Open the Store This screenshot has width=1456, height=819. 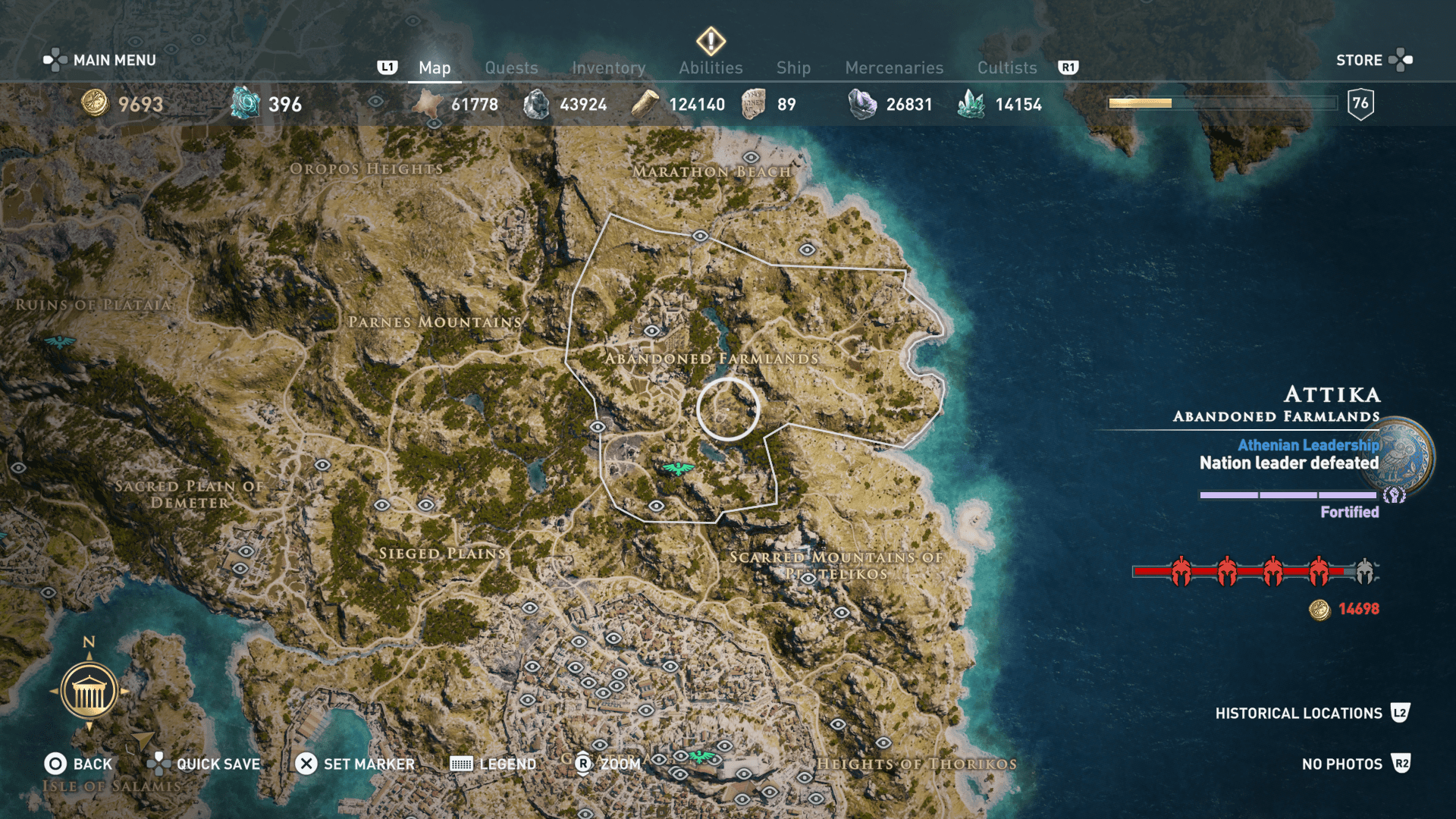tap(1359, 60)
